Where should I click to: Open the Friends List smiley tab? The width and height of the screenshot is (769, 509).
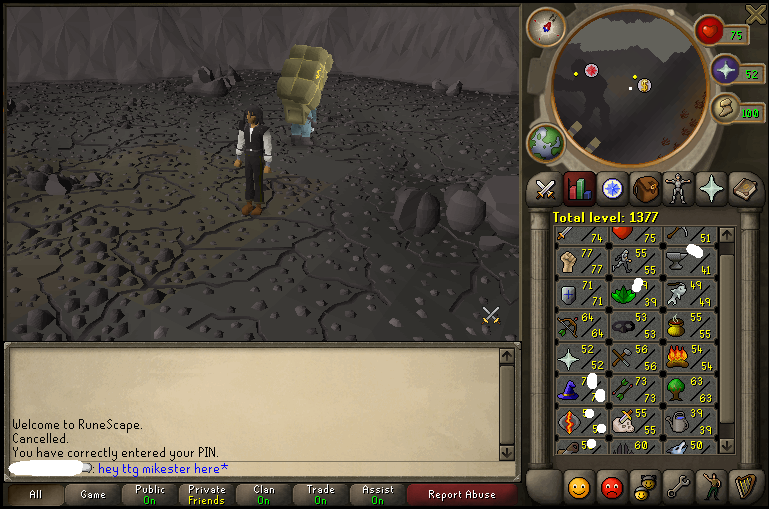click(578, 488)
